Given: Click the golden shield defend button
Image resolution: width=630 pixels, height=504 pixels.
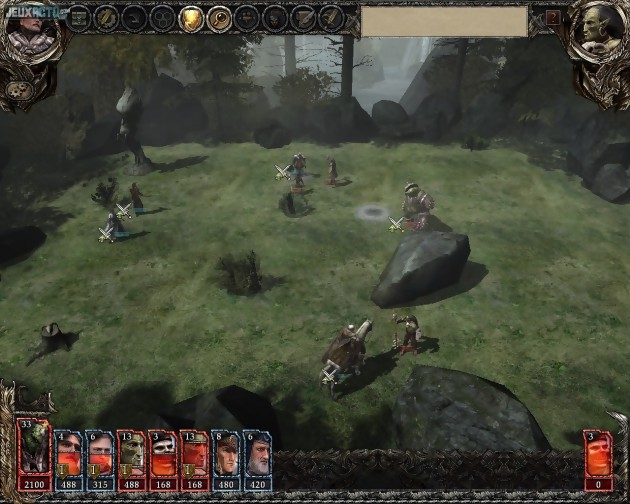Looking at the screenshot, I should point(190,18).
